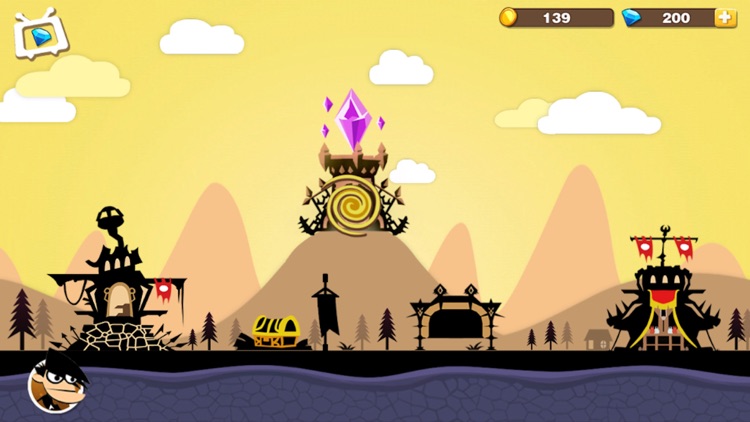Select the hut with the round-topped chimney
Screen dimensions: 750x422
coord(114,285)
